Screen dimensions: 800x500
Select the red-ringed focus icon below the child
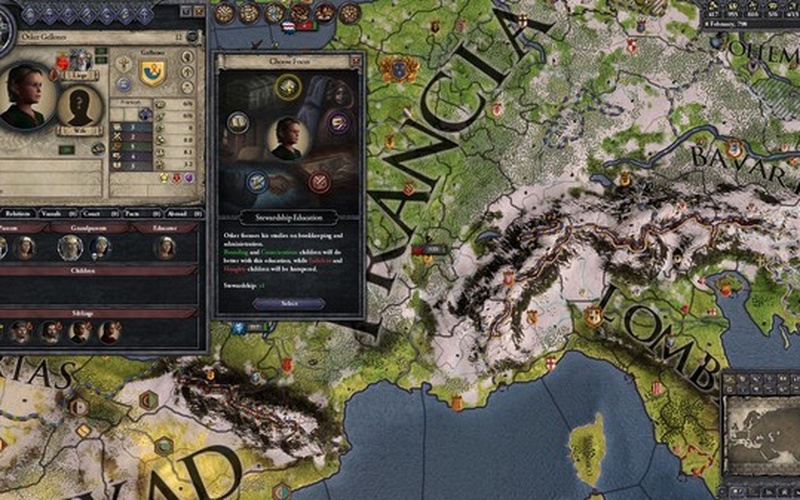[x=319, y=182]
